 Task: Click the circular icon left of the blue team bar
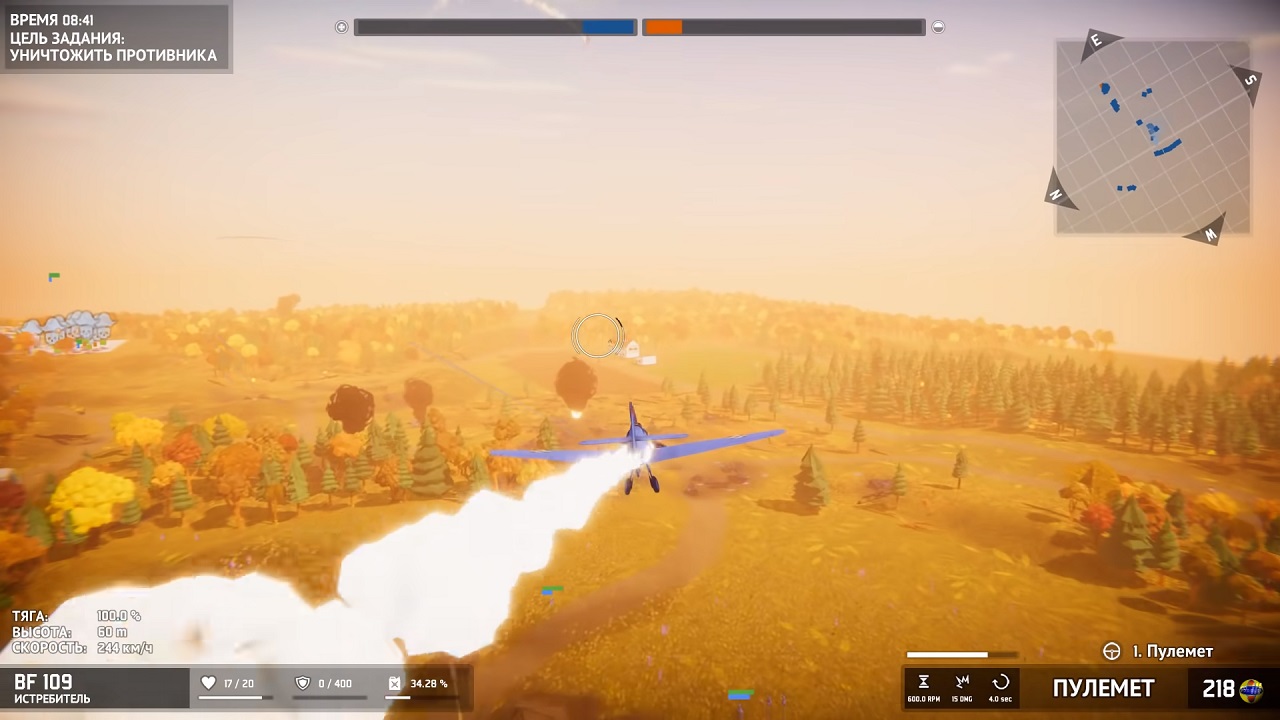coord(341,27)
